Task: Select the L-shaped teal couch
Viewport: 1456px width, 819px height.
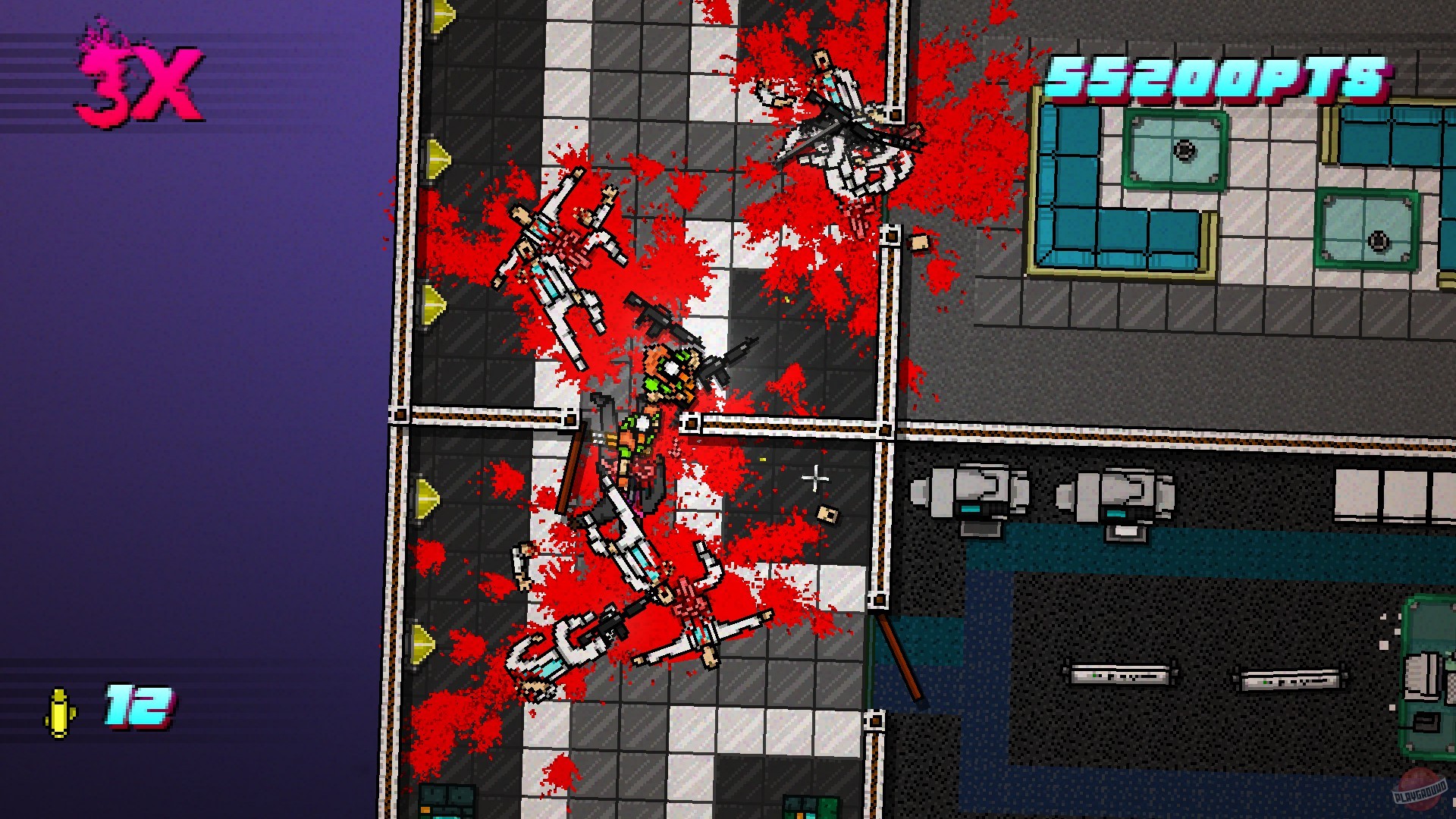Action: pos(1077,190)
